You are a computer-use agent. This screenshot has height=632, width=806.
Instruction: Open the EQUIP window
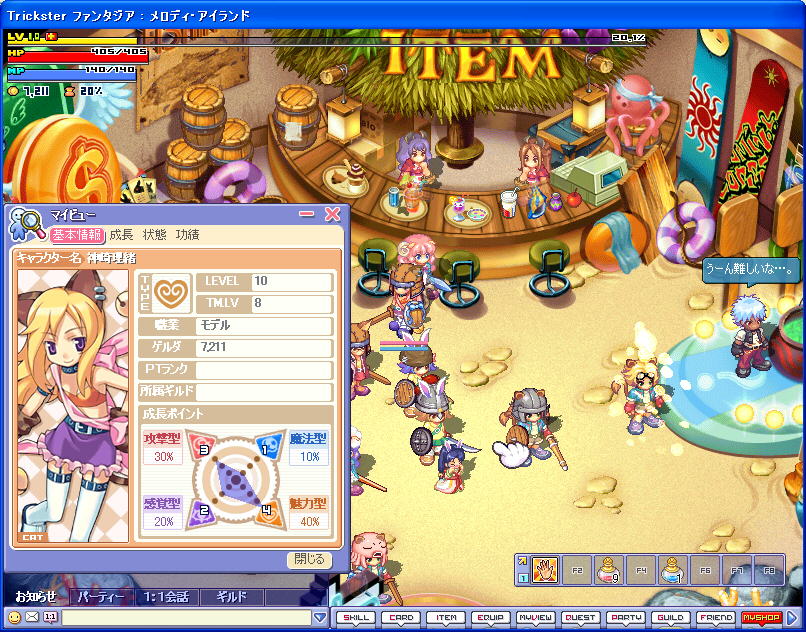tap(490, 618)
